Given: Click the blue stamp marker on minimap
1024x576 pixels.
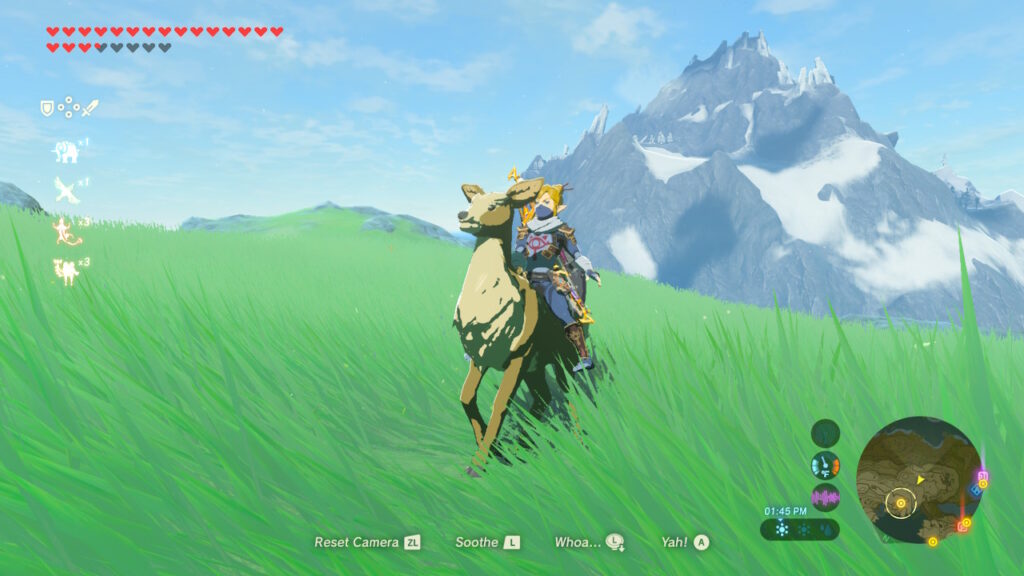Looking at the screenshot, I should pos(974,491).
